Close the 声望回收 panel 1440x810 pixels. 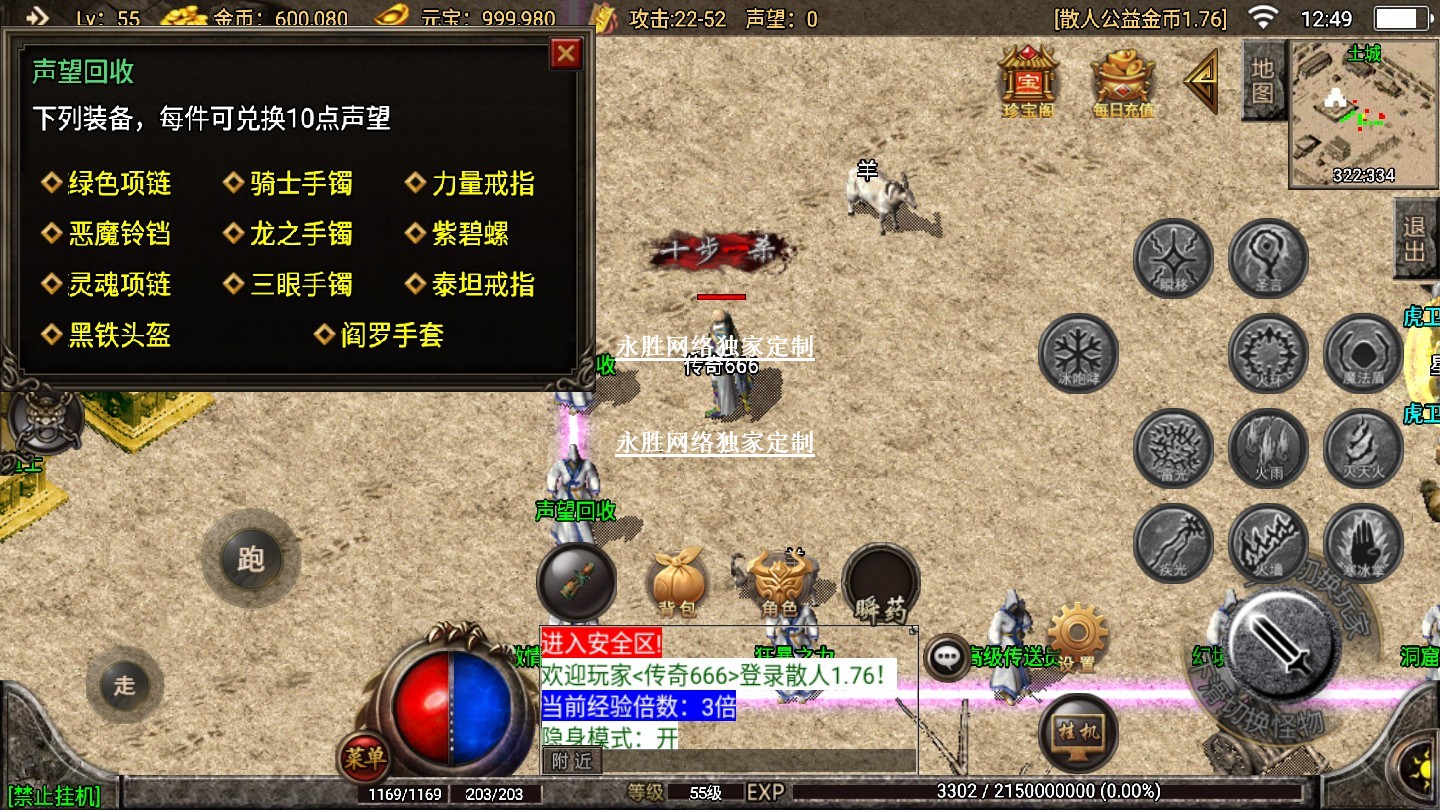566,53
